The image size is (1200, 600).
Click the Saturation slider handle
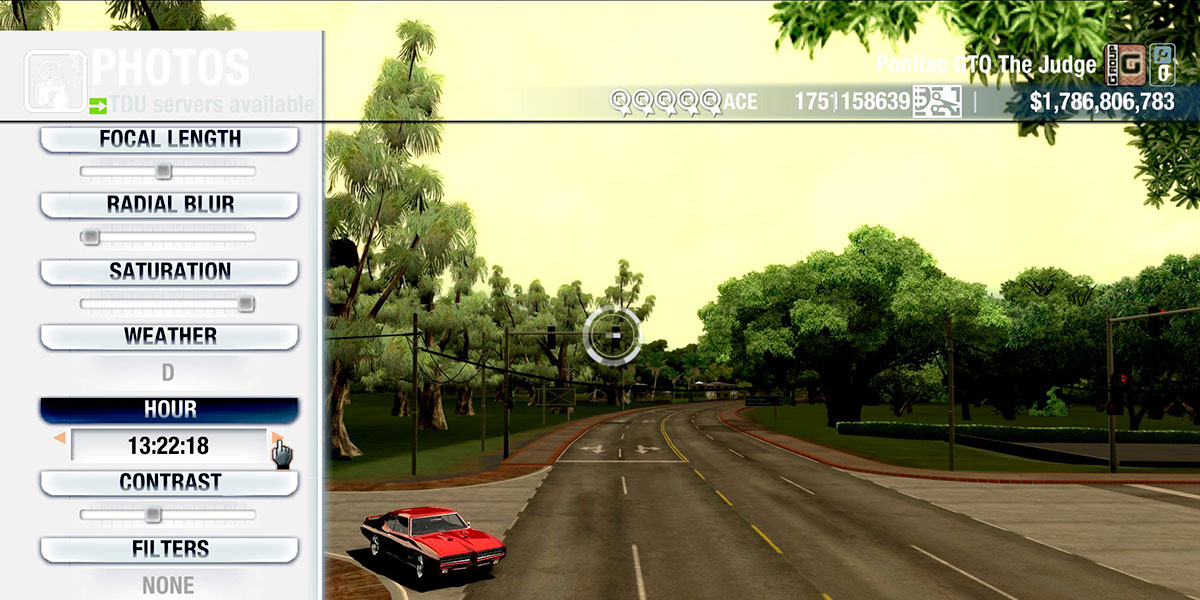245,303
